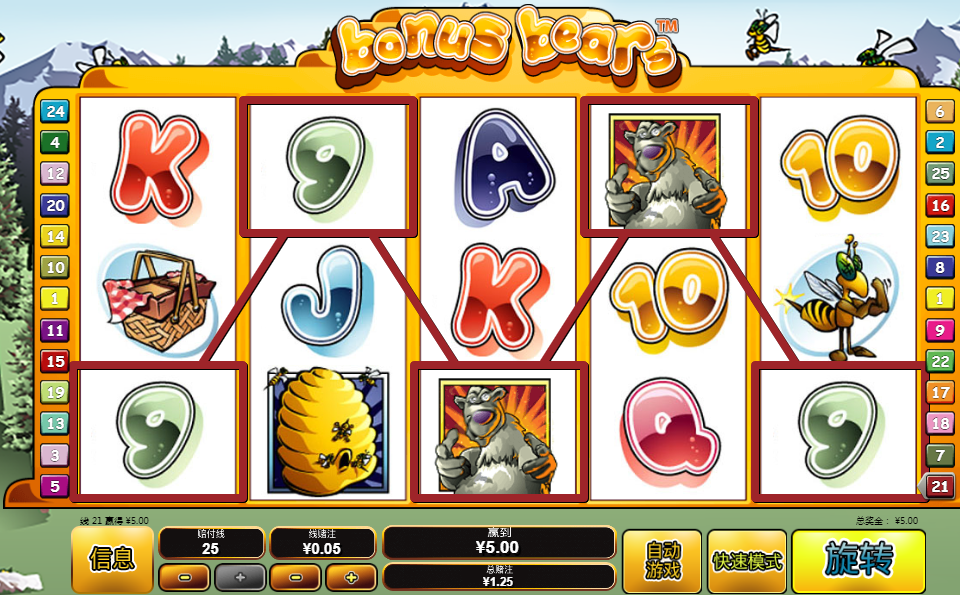
Task: Decrease the 赔付线 paylines count
Action: [183, 577]
